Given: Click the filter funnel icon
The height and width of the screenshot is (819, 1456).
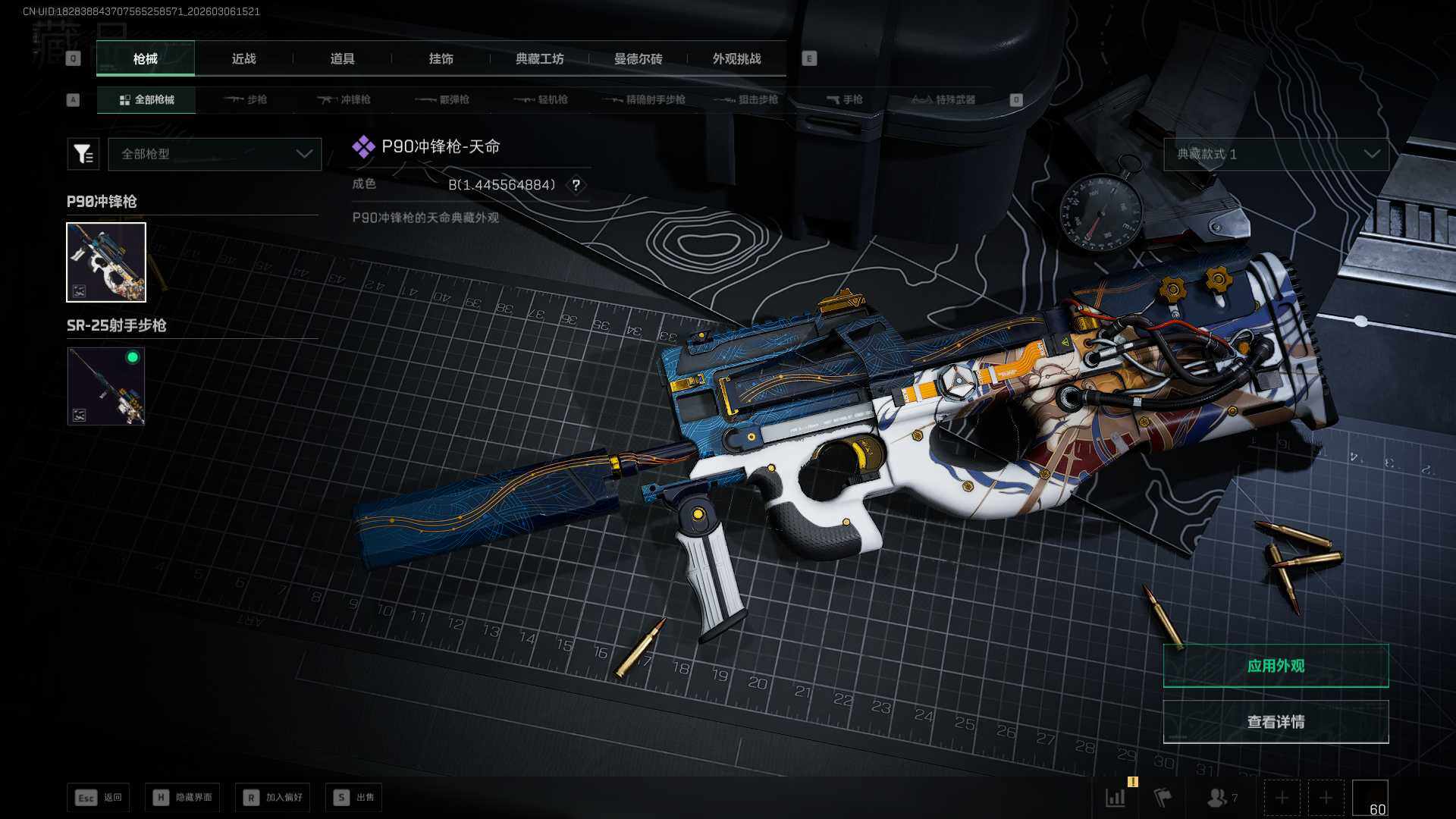Looking at the screenshot, I should click(83, 154).
